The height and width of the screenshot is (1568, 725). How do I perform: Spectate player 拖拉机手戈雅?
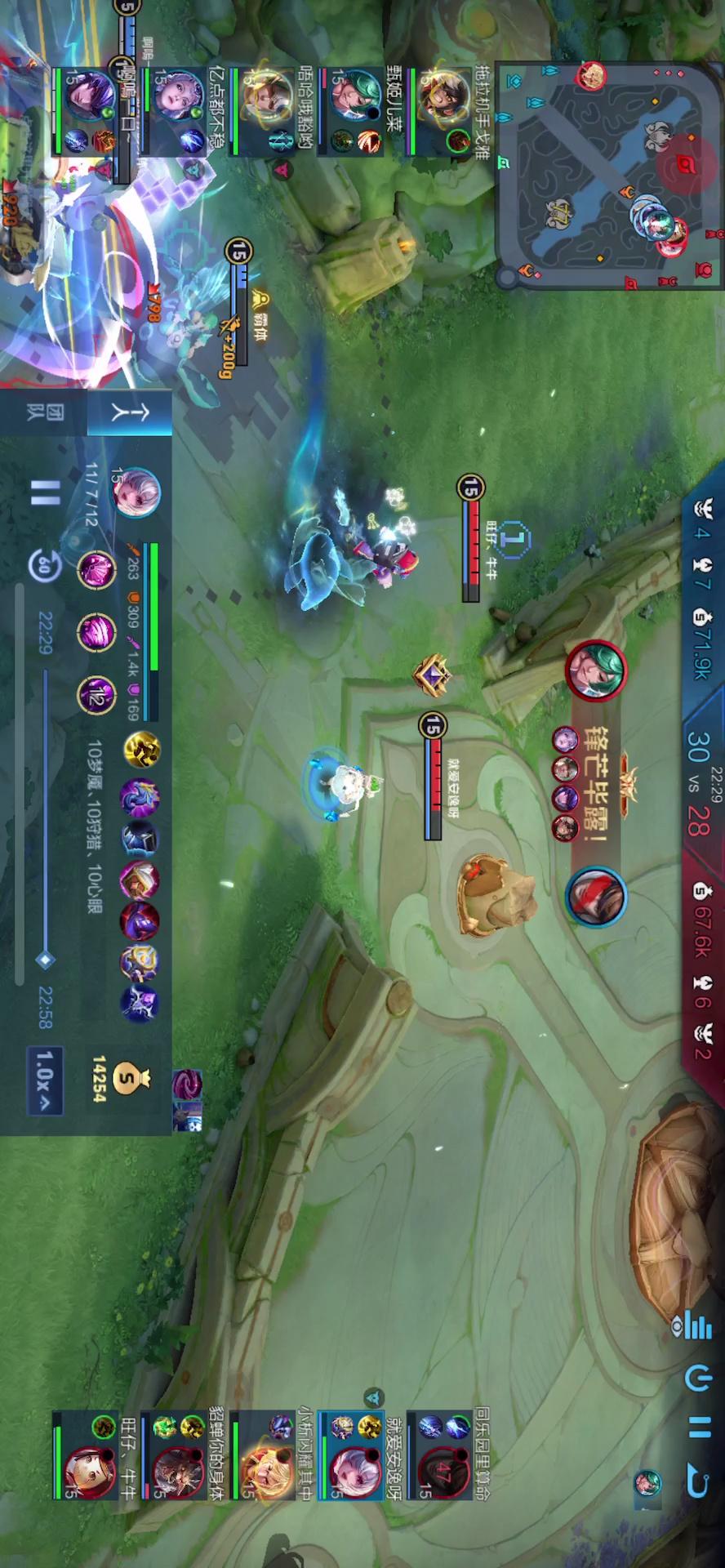pos(445,111)
